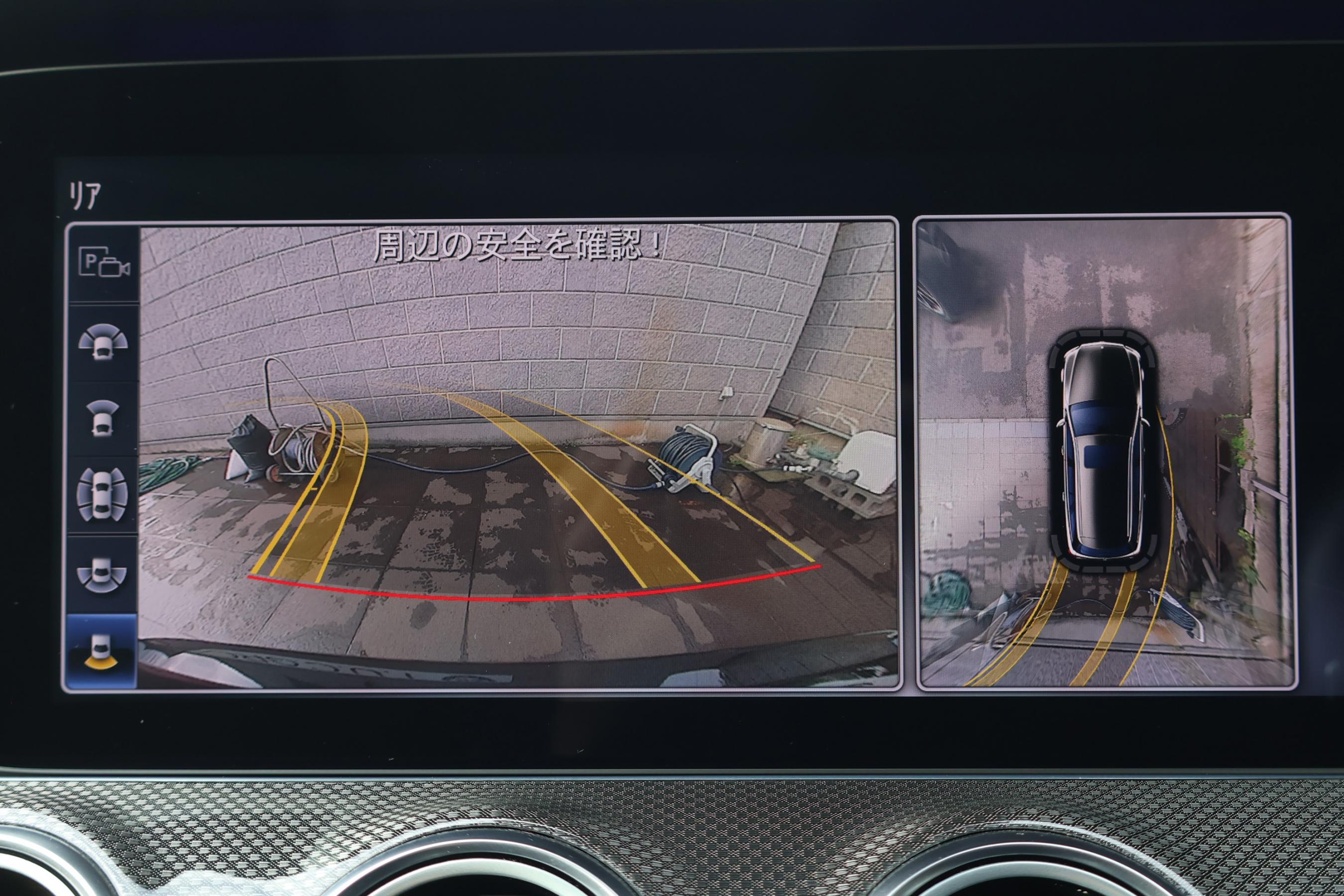Open the parking camera menu icon
The width and height of the screenshot is (1344, 896).
[x=104, y=264]
